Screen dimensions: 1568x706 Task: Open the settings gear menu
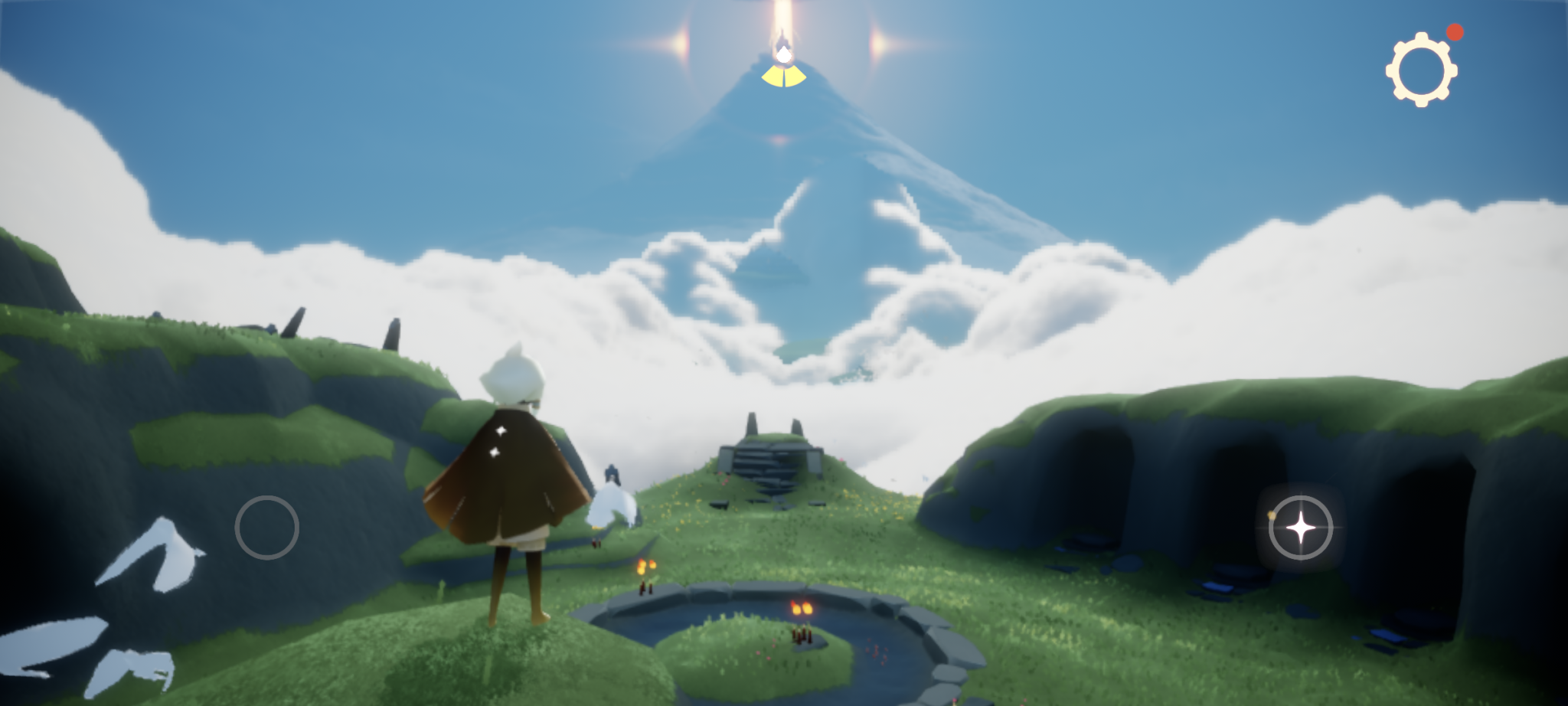(1423, 69)
